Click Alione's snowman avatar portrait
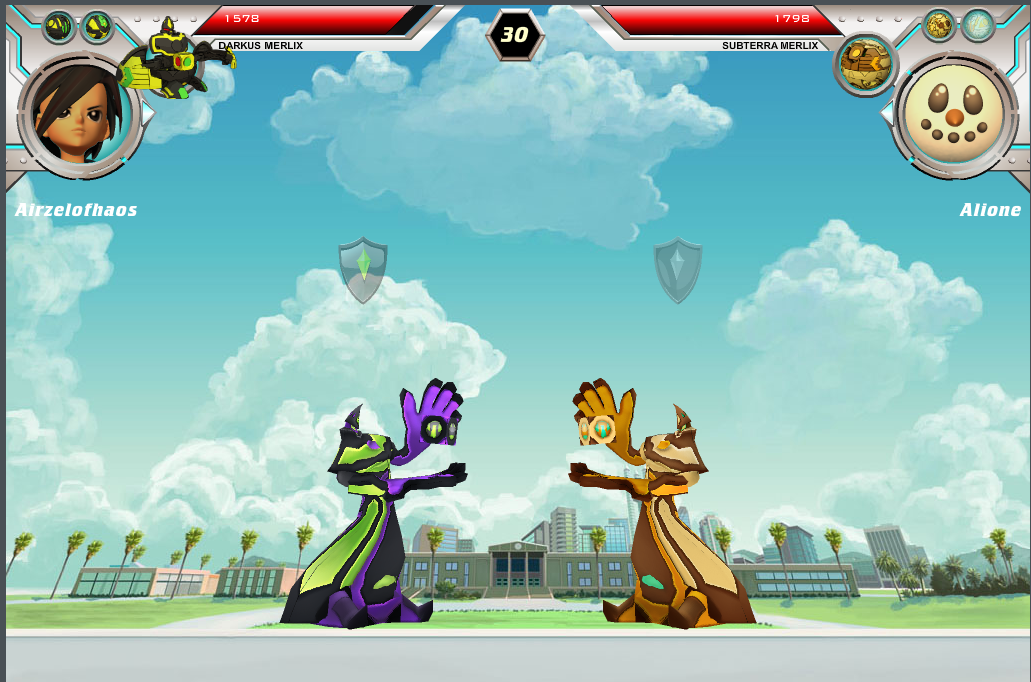The image size is (1031, 682). click(954, 113)
